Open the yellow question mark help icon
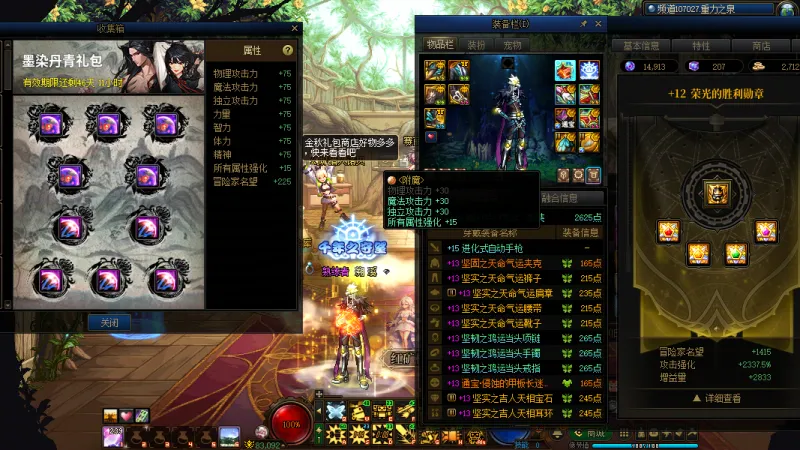The height and width of the screenshot is (450, 800). point(288,50)
